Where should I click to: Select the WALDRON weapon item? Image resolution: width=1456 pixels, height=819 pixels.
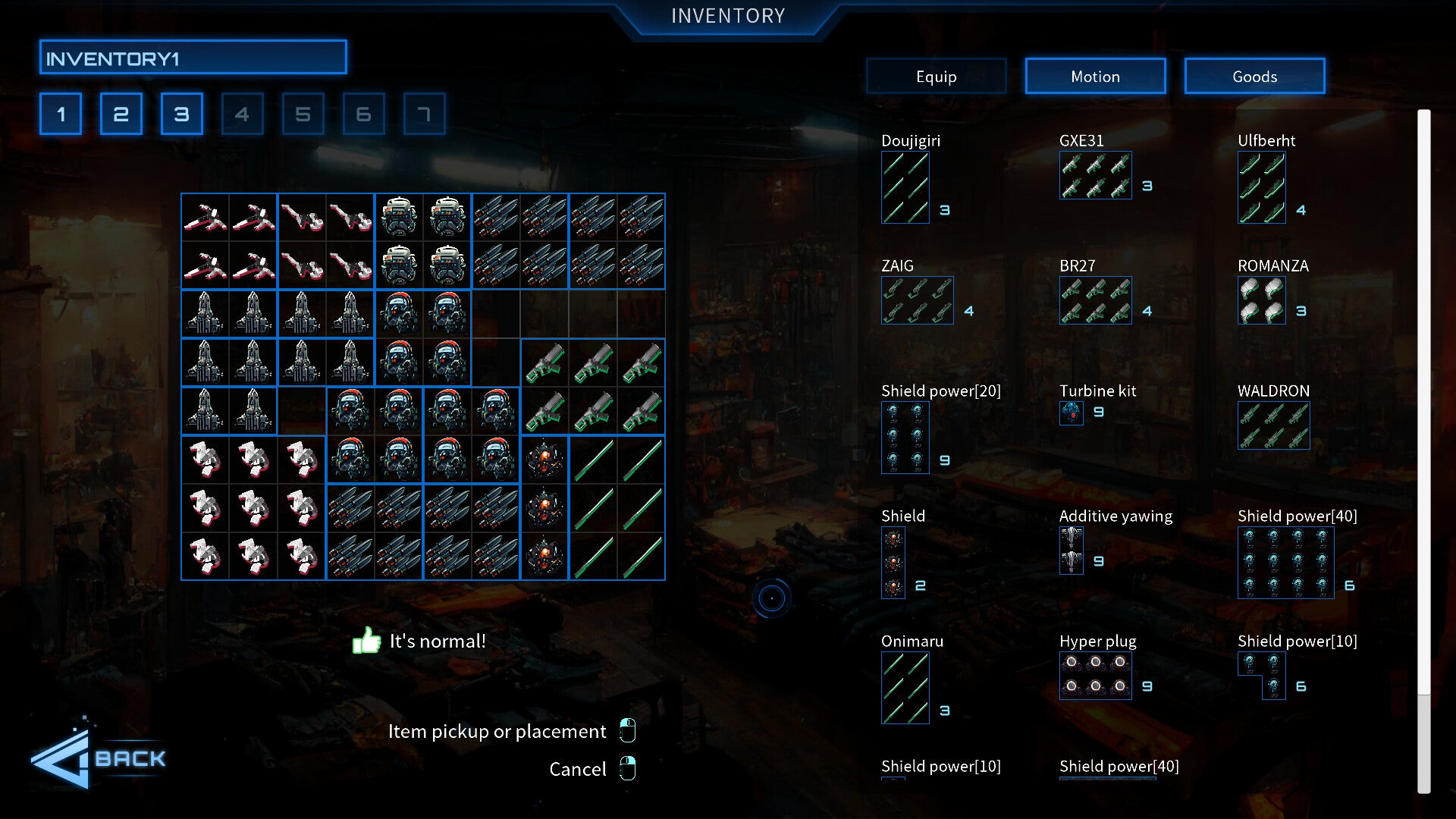[x=1273, y=425]
